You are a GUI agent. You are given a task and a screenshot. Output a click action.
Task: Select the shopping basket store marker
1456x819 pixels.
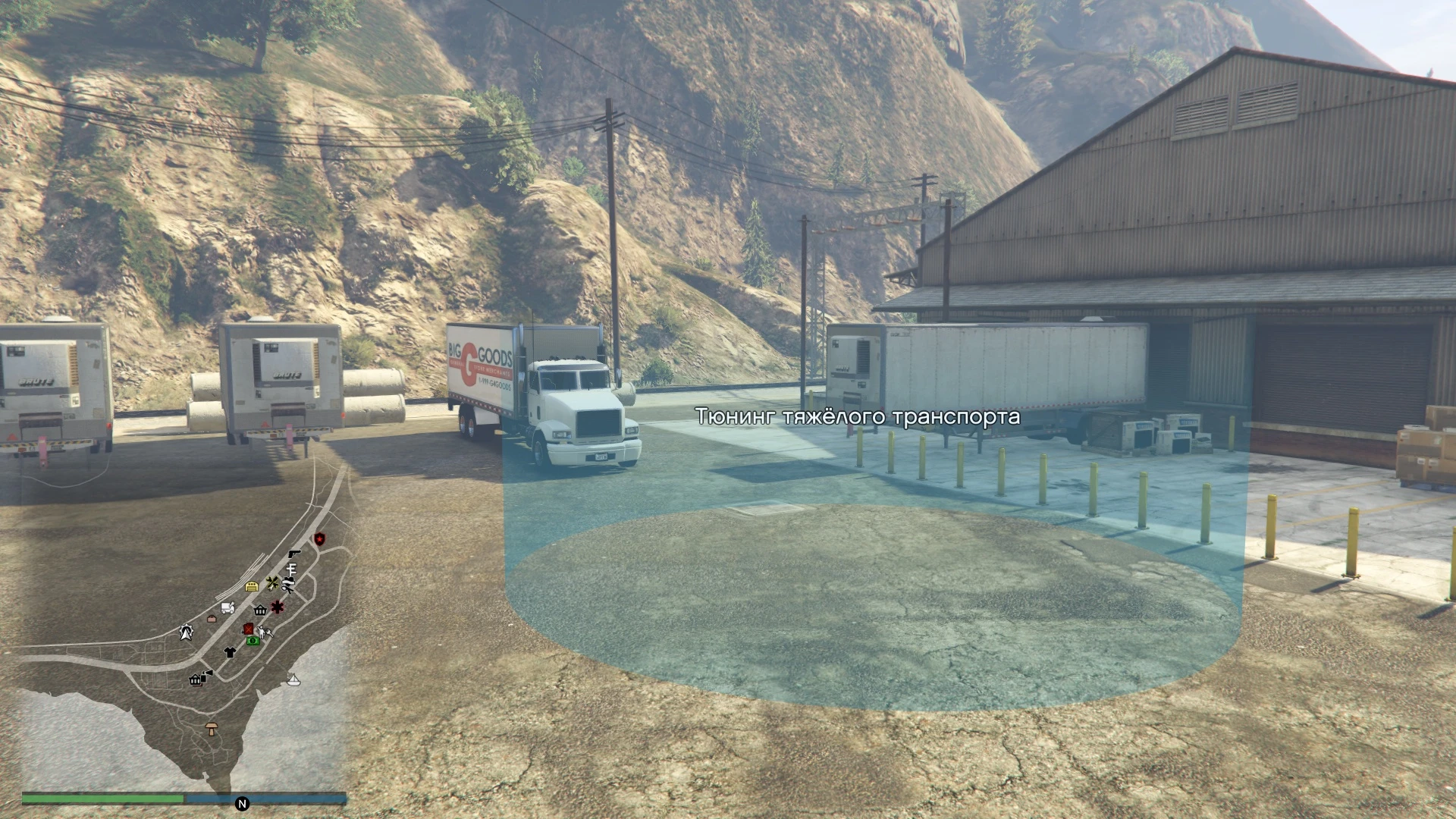(x=261, y=610)
